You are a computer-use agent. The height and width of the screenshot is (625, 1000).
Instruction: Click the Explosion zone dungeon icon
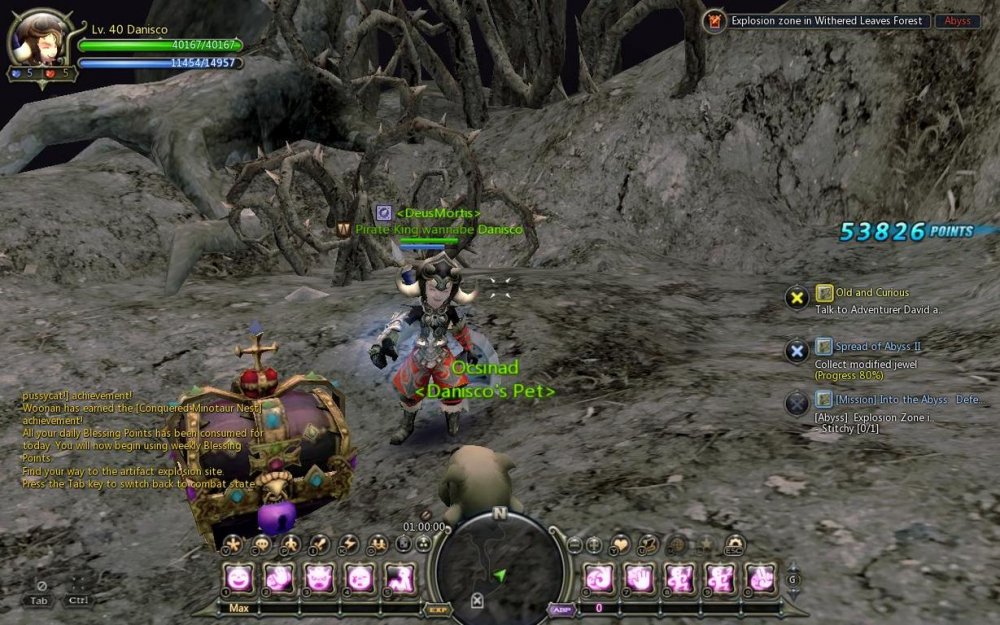(x=714, y=21)
